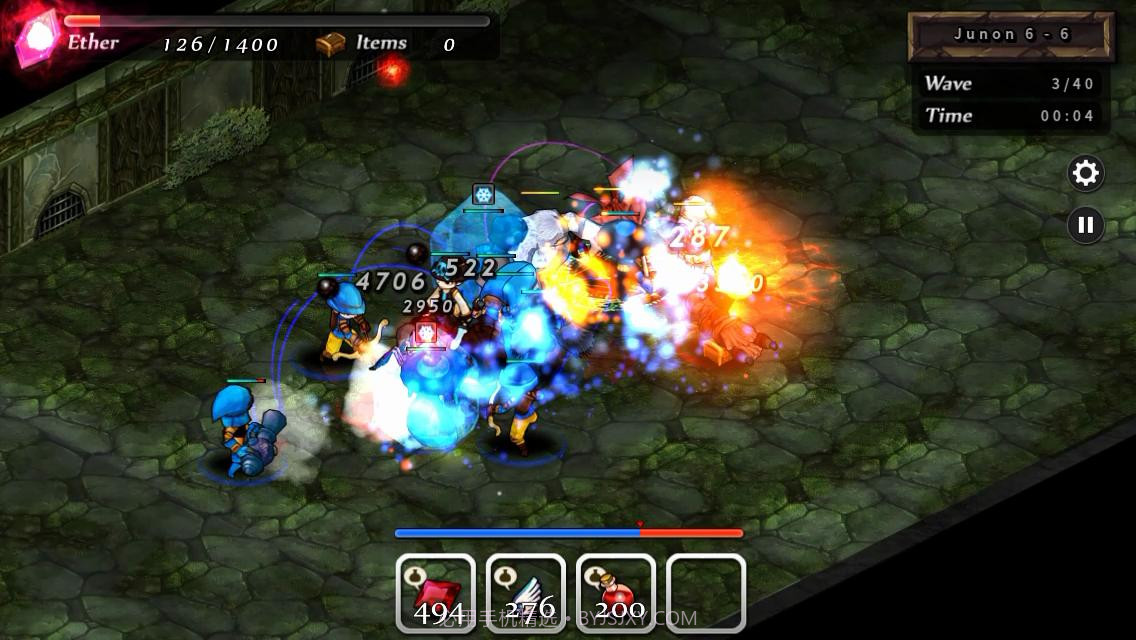Select the empty item slot
1136x640 pixels.
(706, 593)
